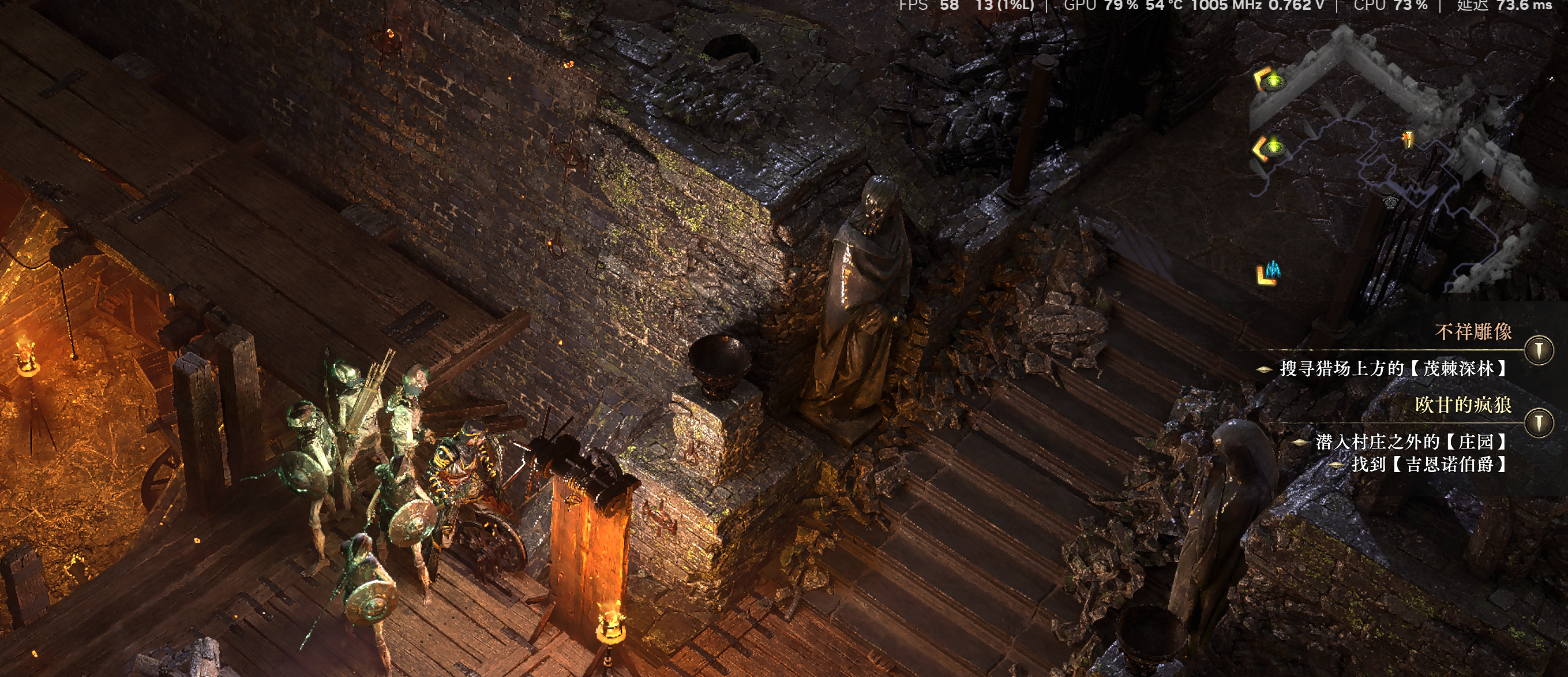This screenshot has width=1568, height=677.
Task: Toggle the pin button for 欧甘的疯狼 quest
Action: (1539, 422)
